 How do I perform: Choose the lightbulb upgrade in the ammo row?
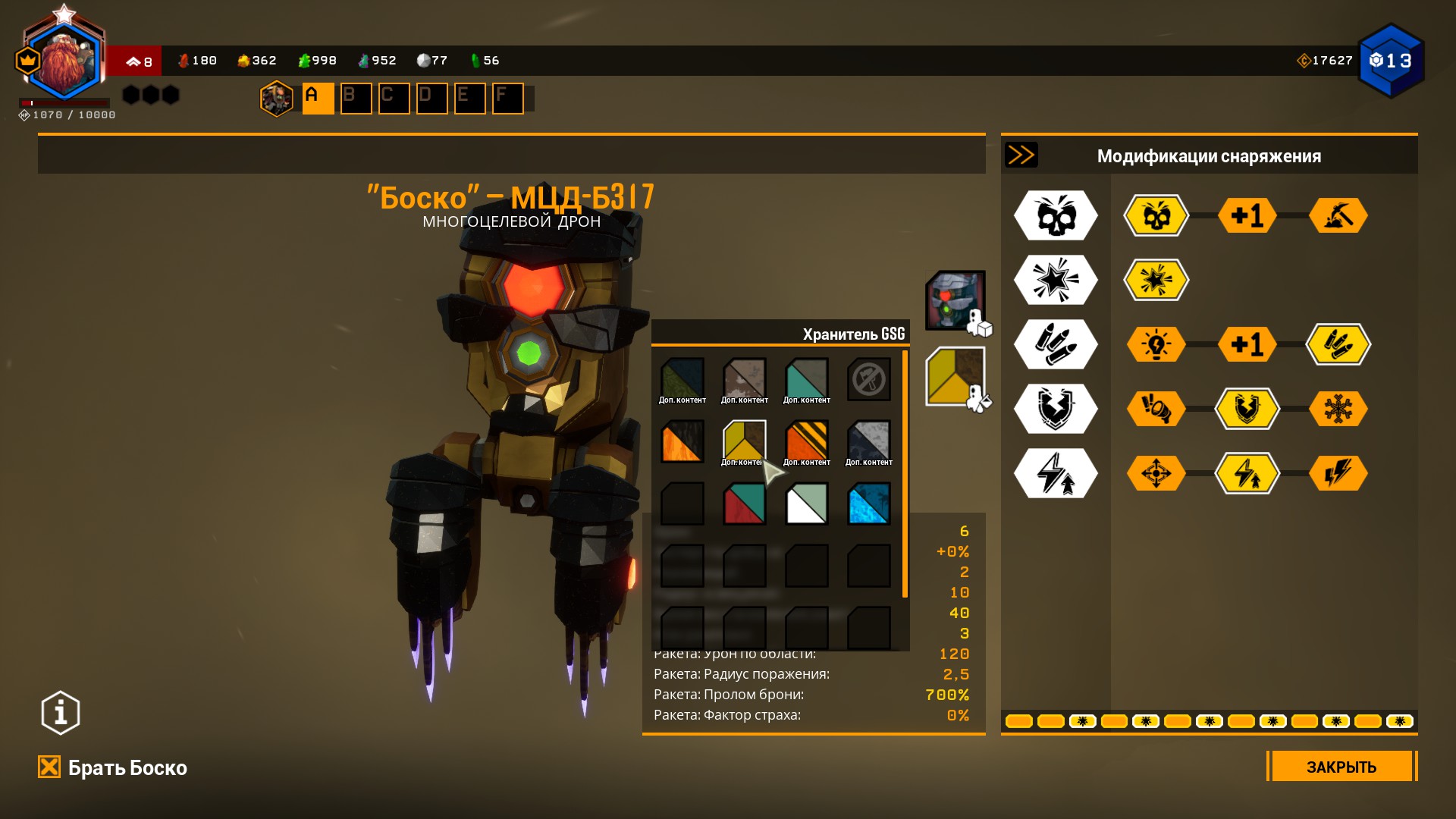[1156, 345]
